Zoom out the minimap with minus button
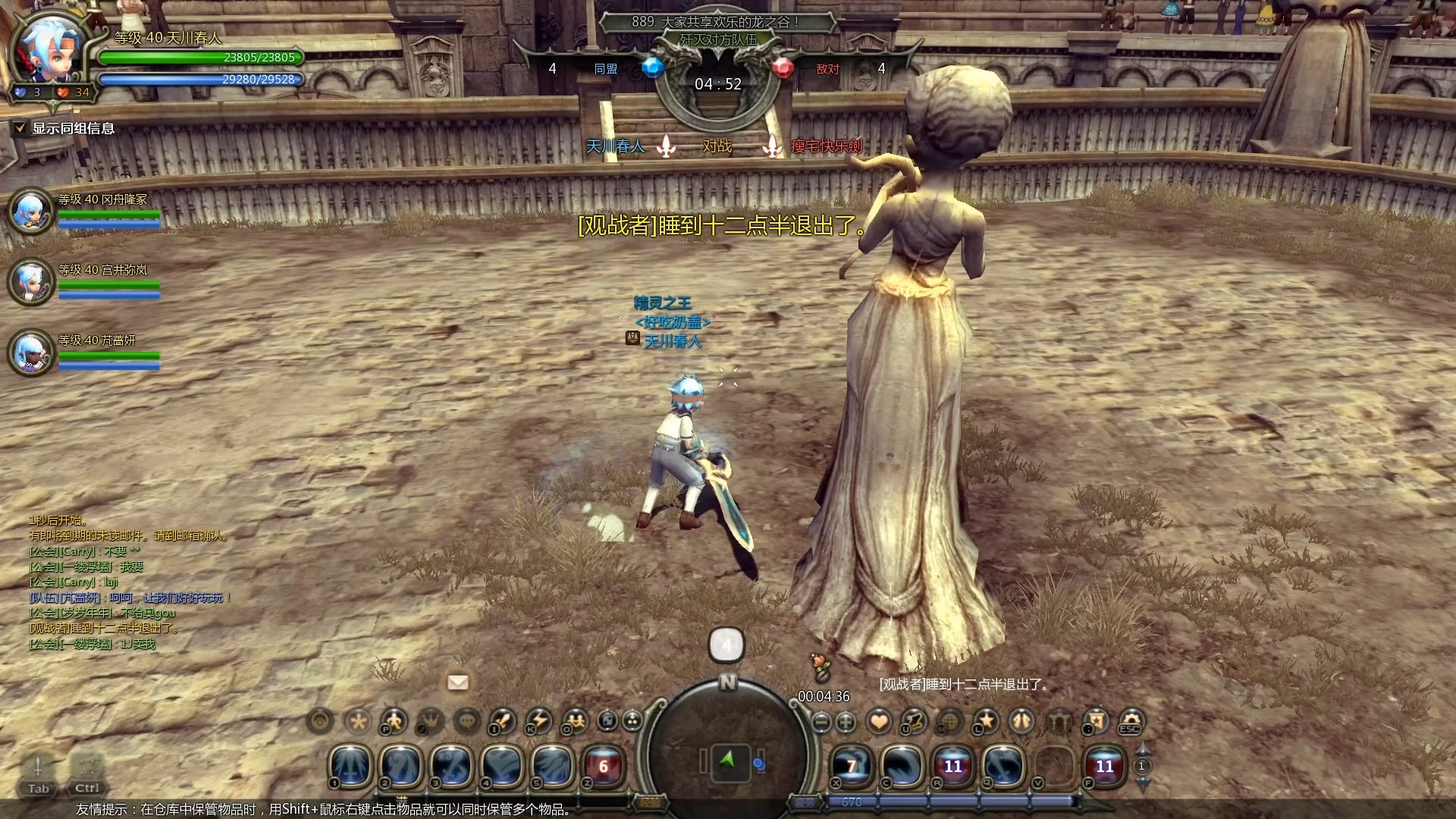The image size is (1456, 819). pos(821,722)
